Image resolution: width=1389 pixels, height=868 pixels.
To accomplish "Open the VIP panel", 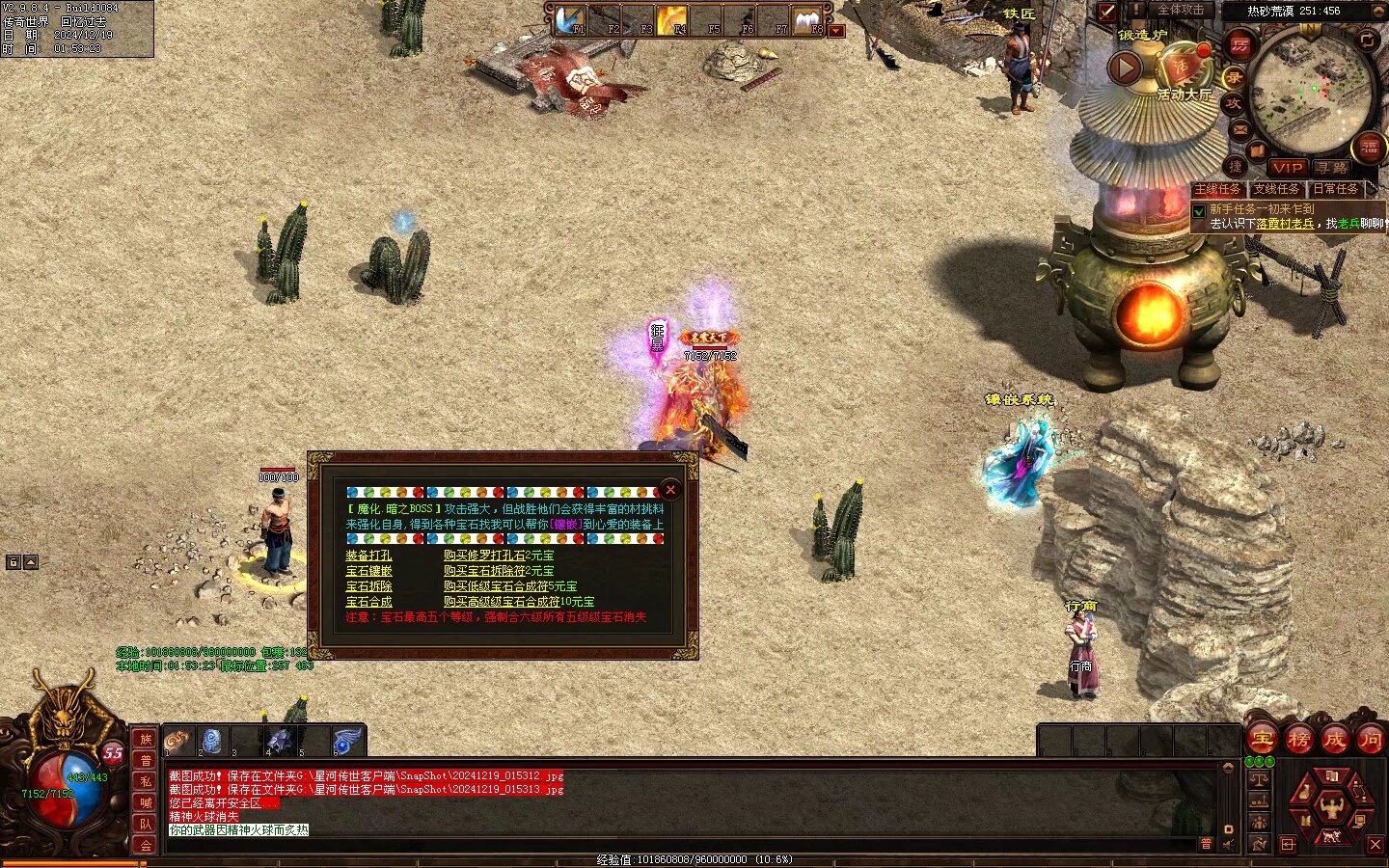I will click(1287, 168).
